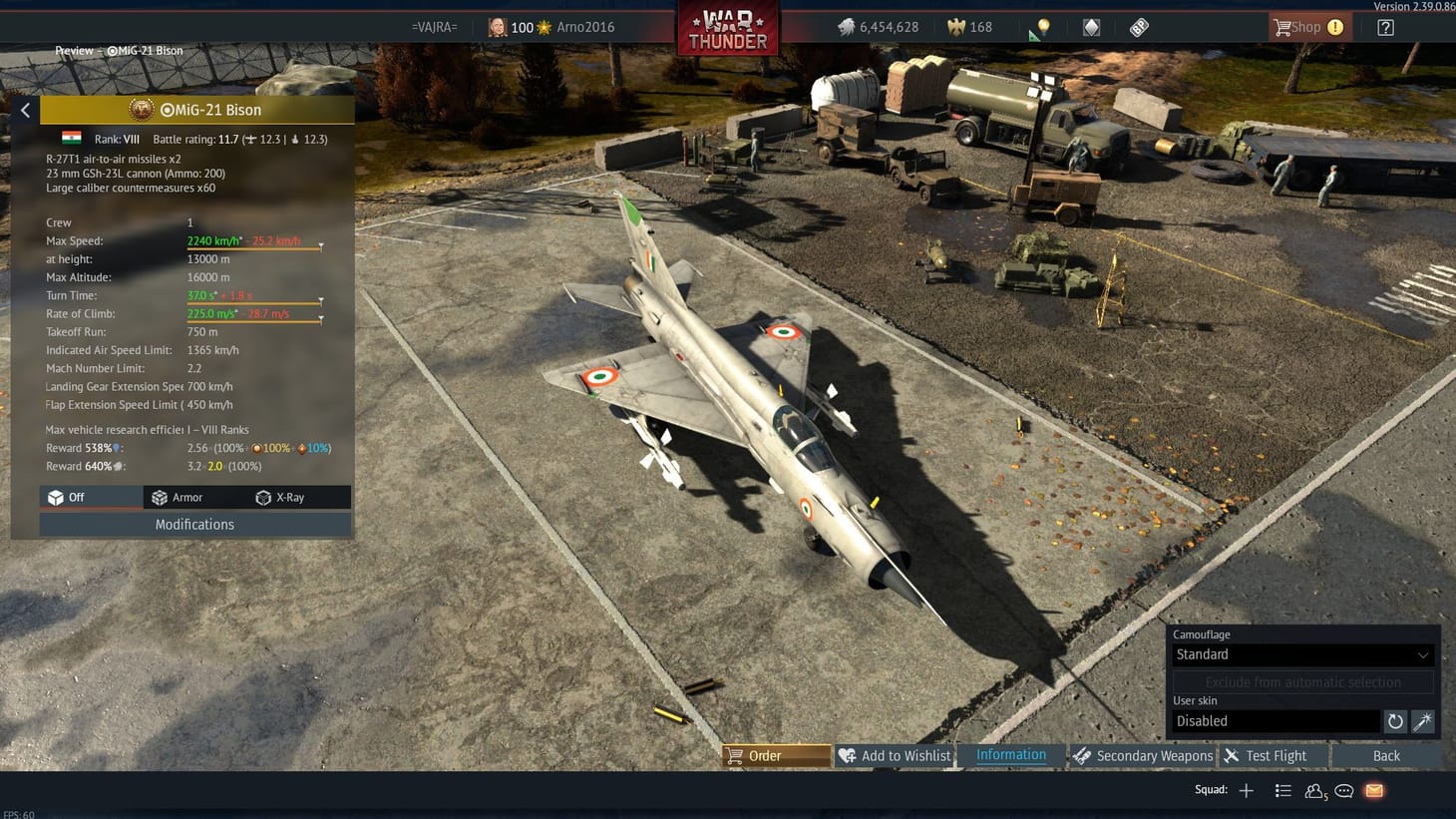Start a Test Flight
Image resolution: width=1456 pixels, height=819 pixels.
[1272, 755]
